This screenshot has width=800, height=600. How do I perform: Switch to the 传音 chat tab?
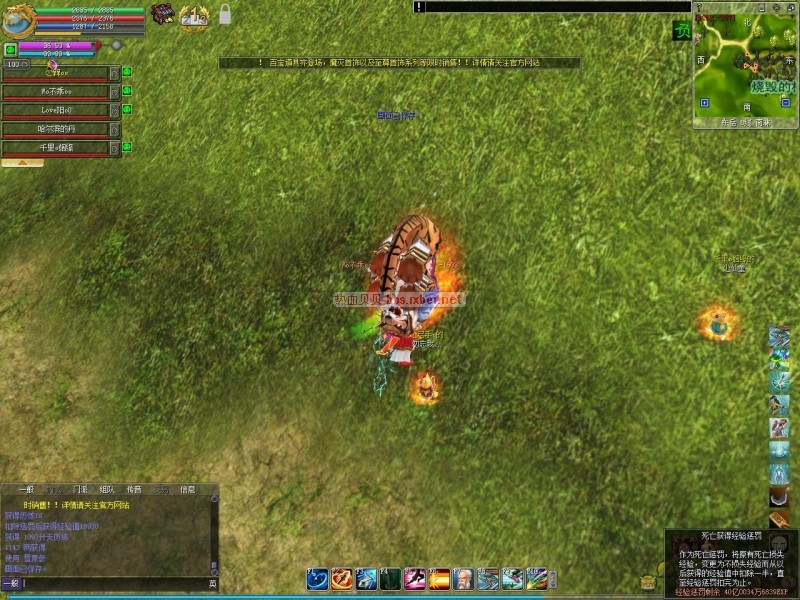135,490
